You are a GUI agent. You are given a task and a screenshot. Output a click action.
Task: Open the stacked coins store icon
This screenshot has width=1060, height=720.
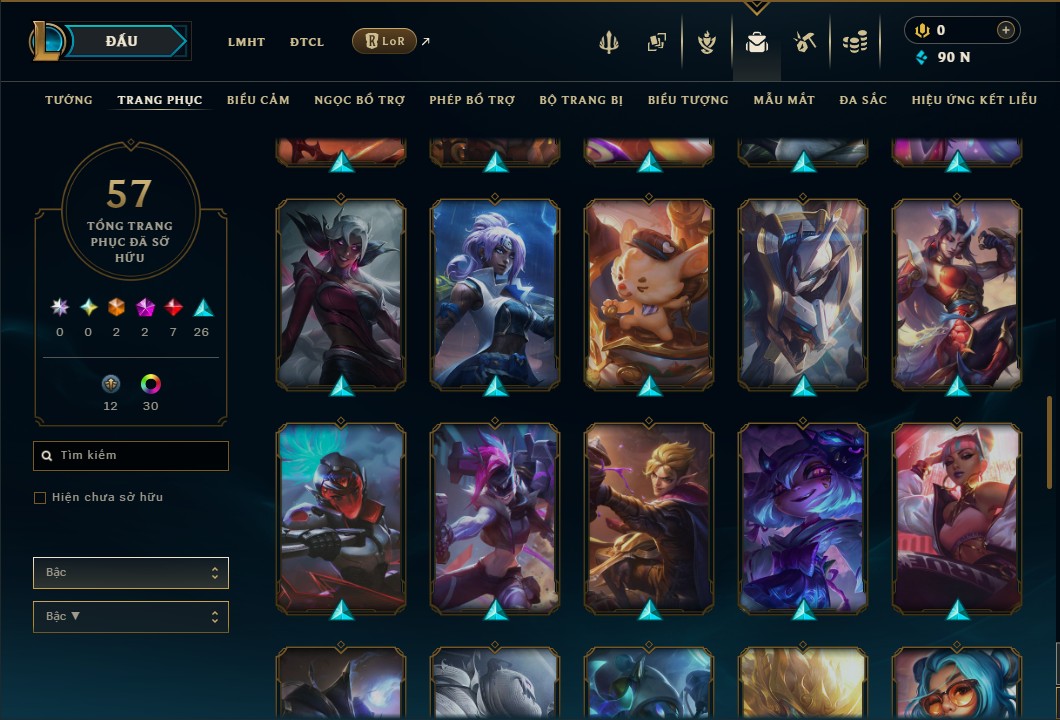pos(854,42)
